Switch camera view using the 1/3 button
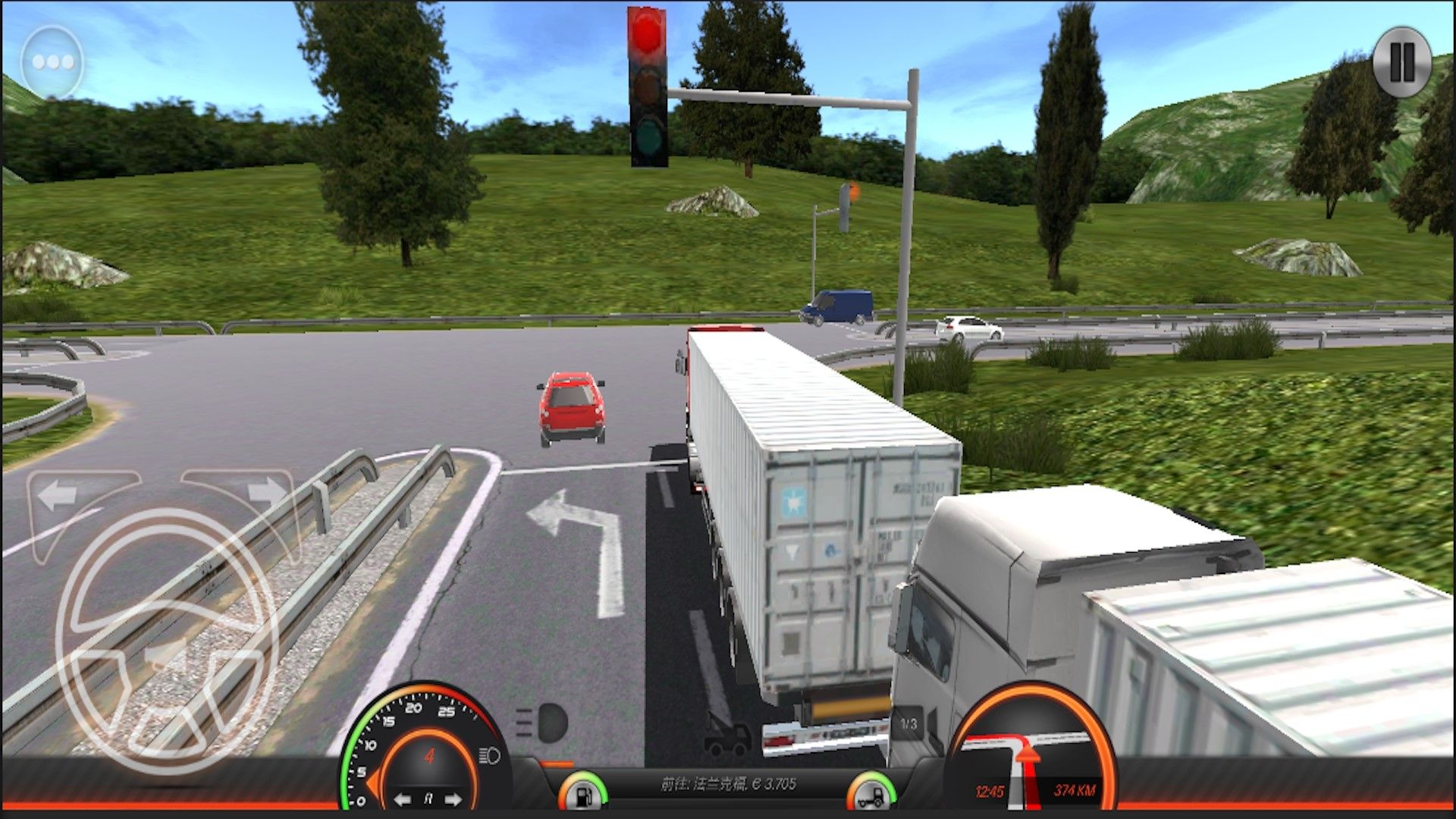This screenshot has width=1456, height=819. click(908, 724)
